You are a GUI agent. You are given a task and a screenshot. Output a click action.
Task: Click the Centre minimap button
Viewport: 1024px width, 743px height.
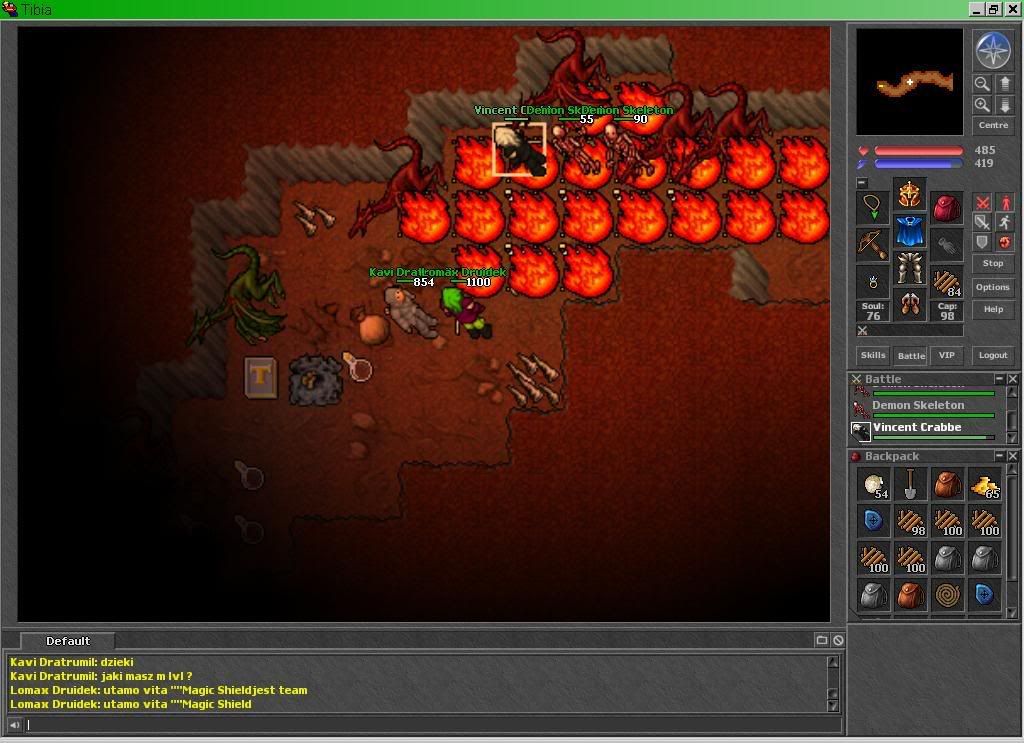992,125
